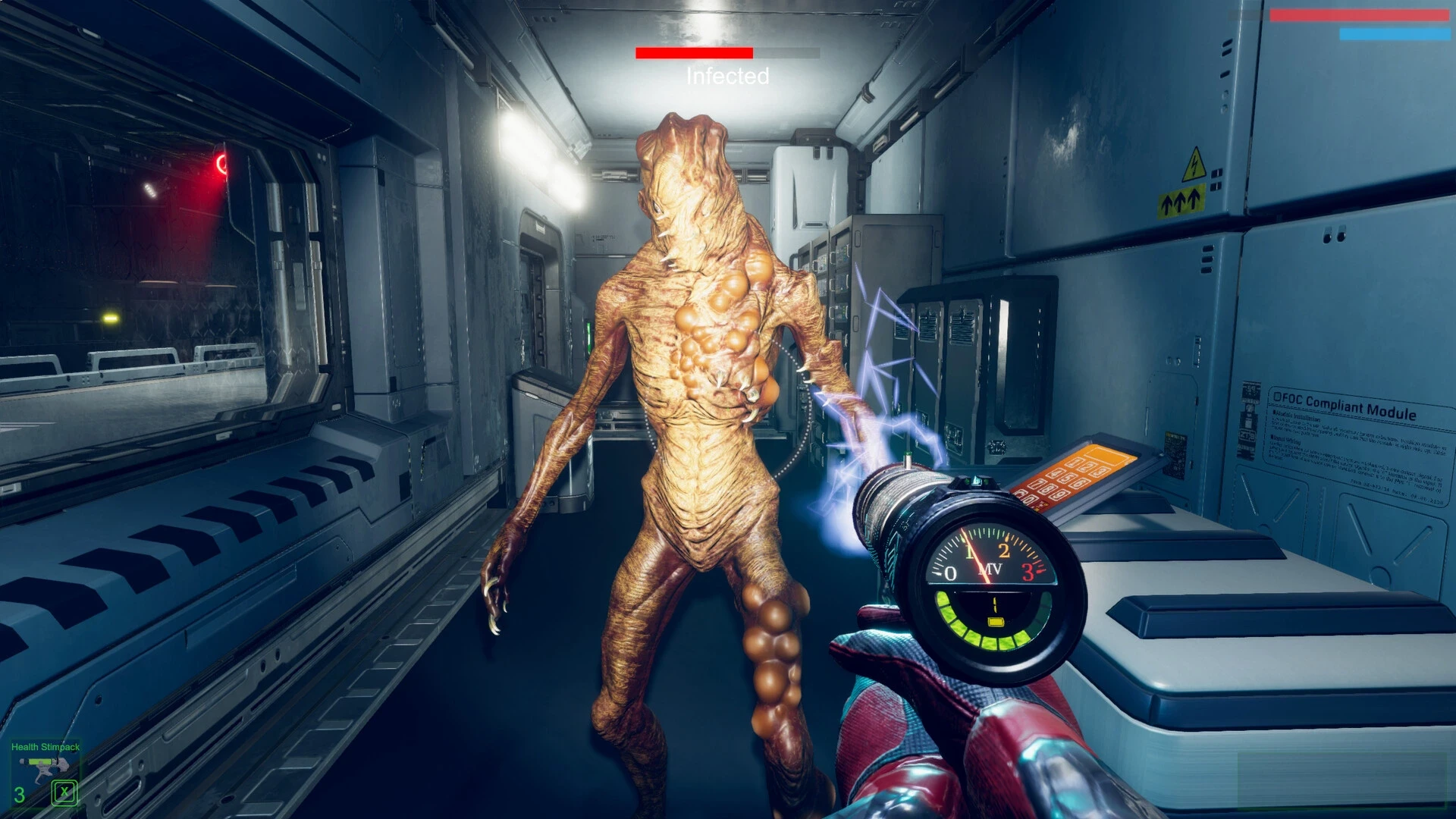Click the Infected red health bar
Viewport: 1456px width, 819px height.
695,54
